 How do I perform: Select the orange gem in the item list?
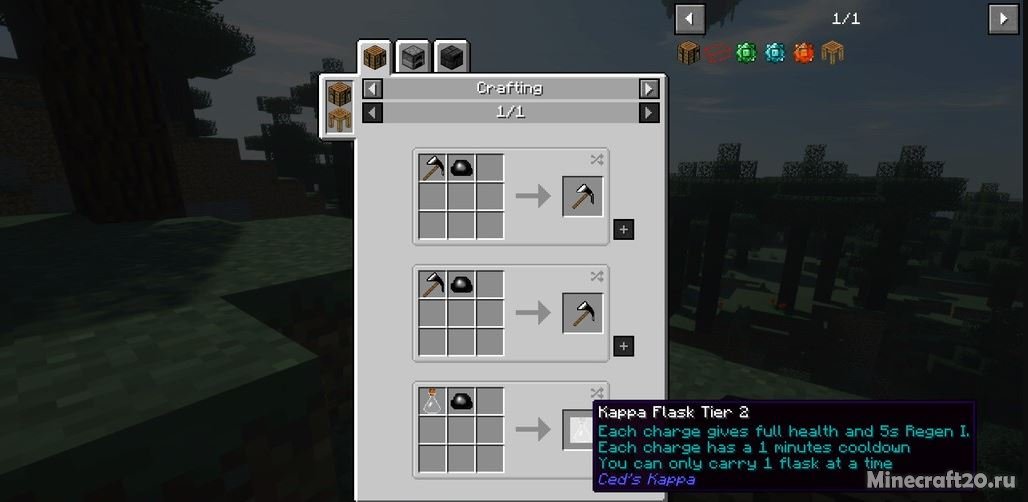pyautogui.click(x=804, y=52)
